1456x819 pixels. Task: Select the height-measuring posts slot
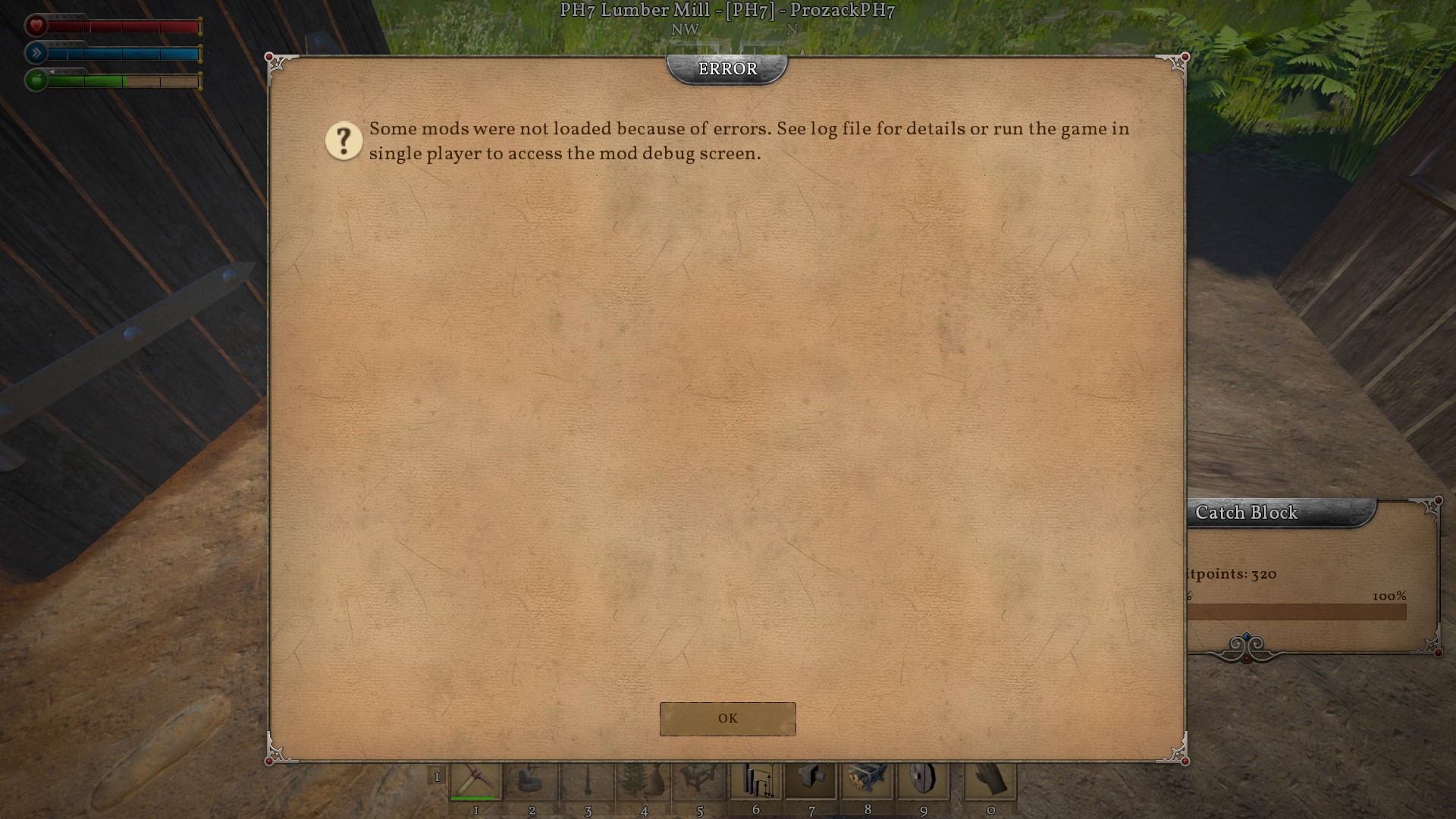pyautogui.click(x=756, y=781)
